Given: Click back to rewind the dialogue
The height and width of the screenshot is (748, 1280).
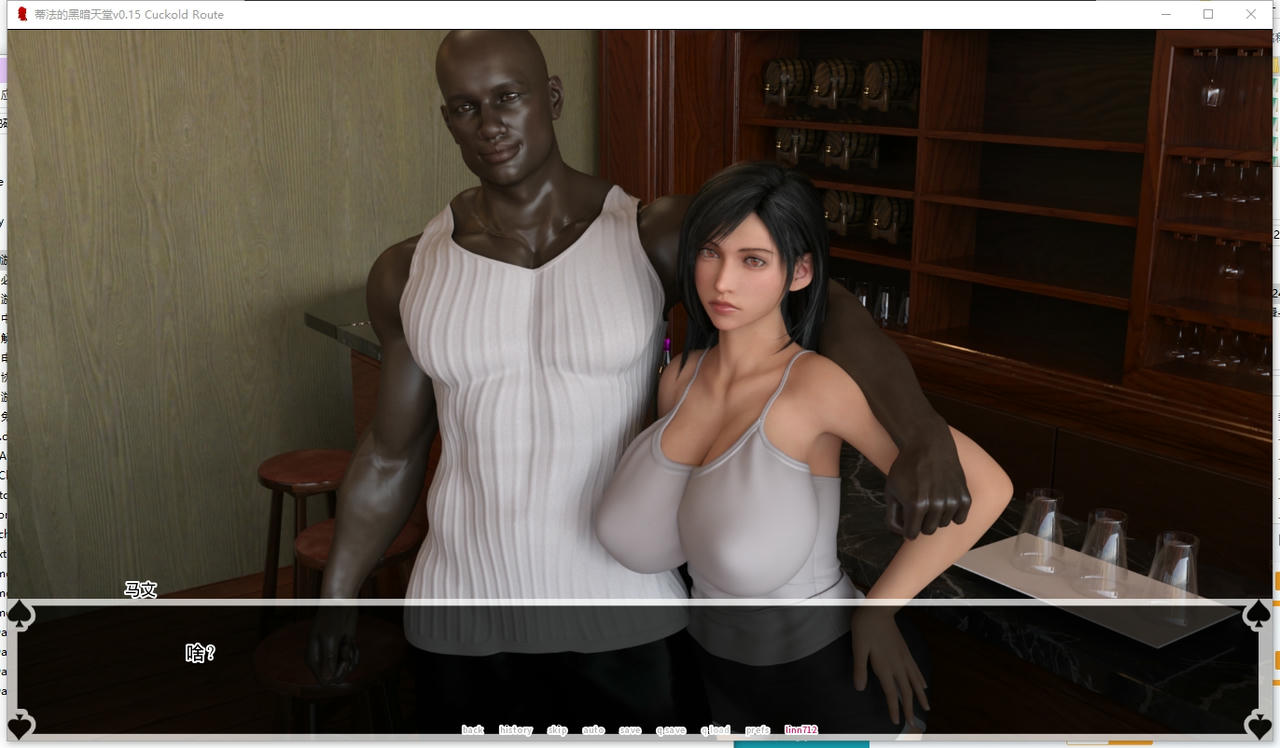Looking at the screenshot, I should point(472,730).
